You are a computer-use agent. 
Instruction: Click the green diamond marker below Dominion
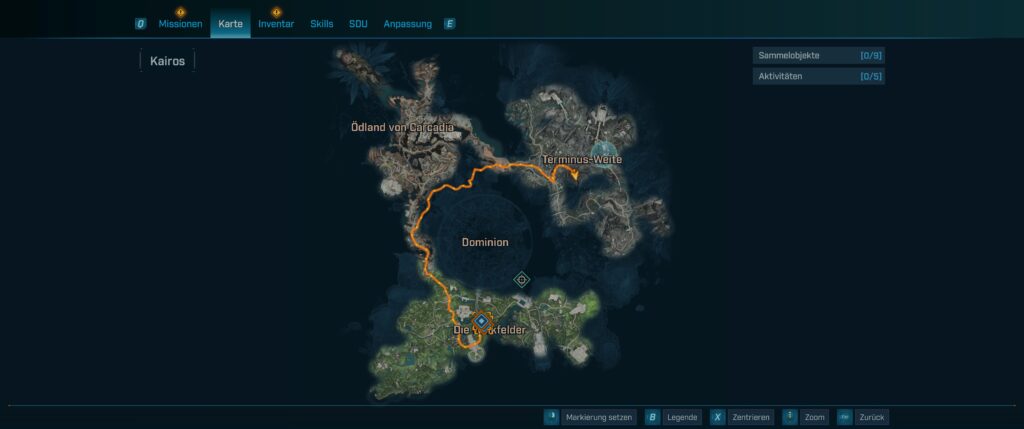[x=521, y=280]
